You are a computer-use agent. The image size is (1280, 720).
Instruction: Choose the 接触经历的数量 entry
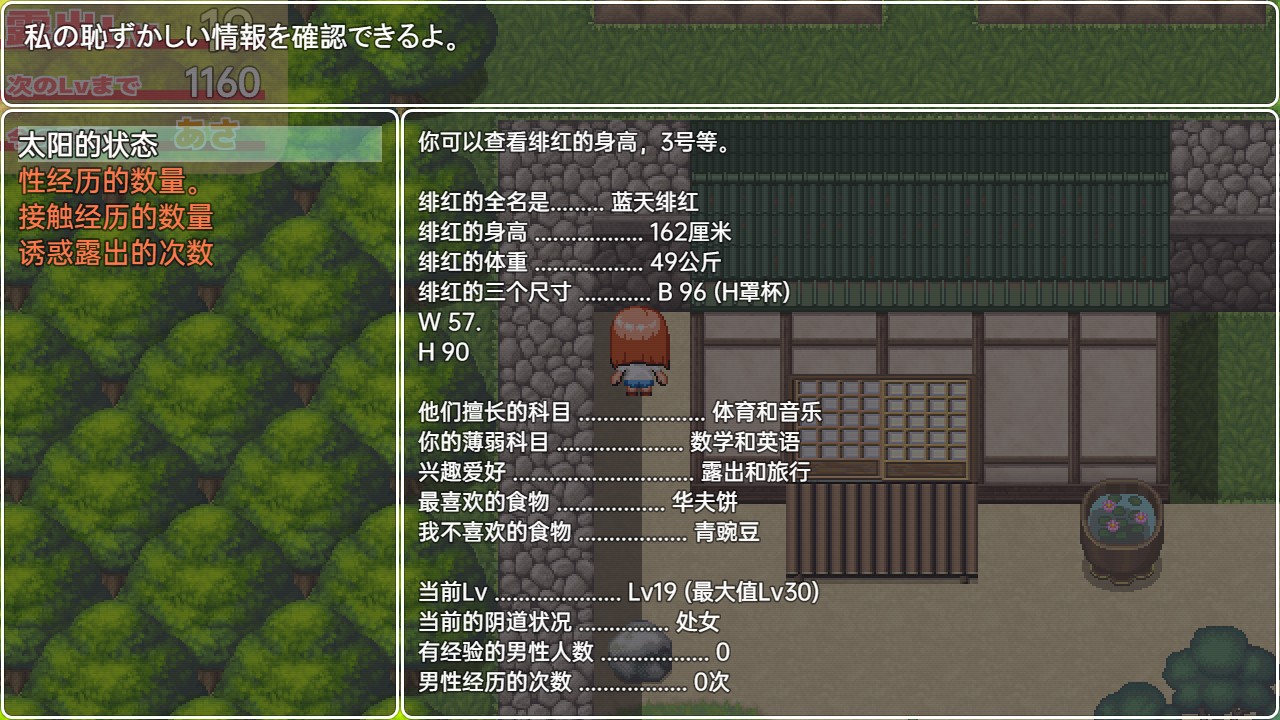[x=116, y=217]
